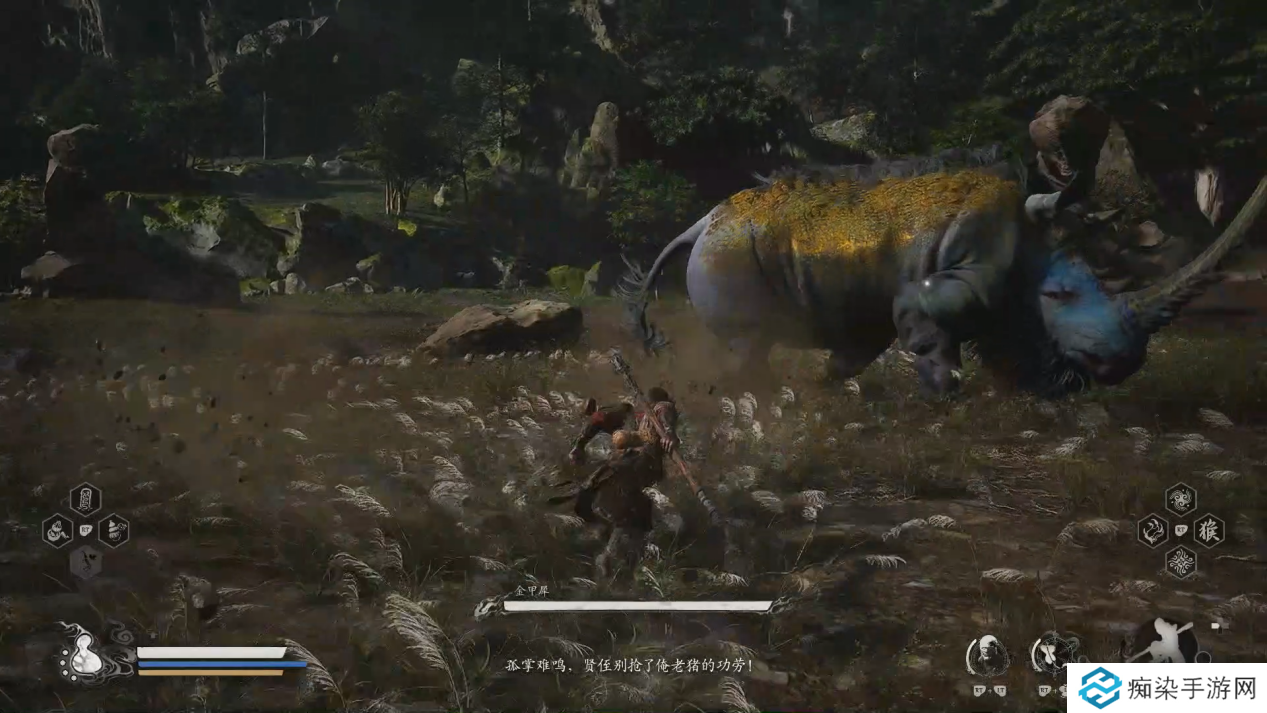Image resolution: width=1267 pixels, height=713 pixels.
Task: Open the 痴染手游网 watermark logo
Action: (x=1164, y=688)
